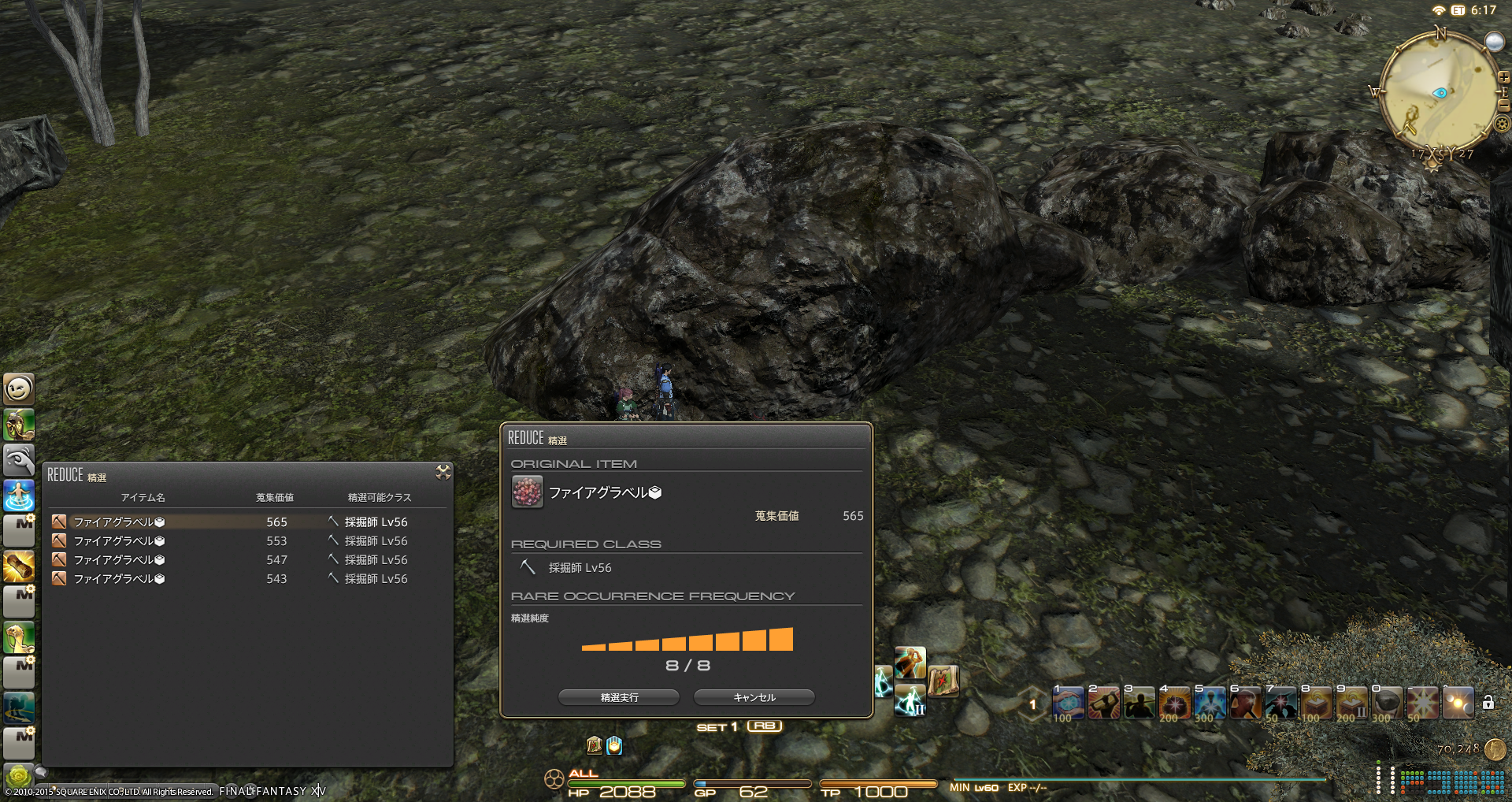Viewport: 1512px width, 802px height.
Task: Open the winking emote face icon
Action: coord(19,388)
